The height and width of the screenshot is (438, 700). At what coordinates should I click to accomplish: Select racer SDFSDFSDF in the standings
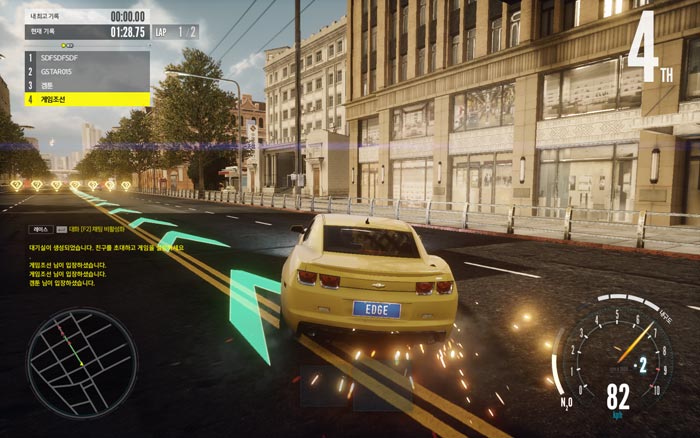click(87, 58)
